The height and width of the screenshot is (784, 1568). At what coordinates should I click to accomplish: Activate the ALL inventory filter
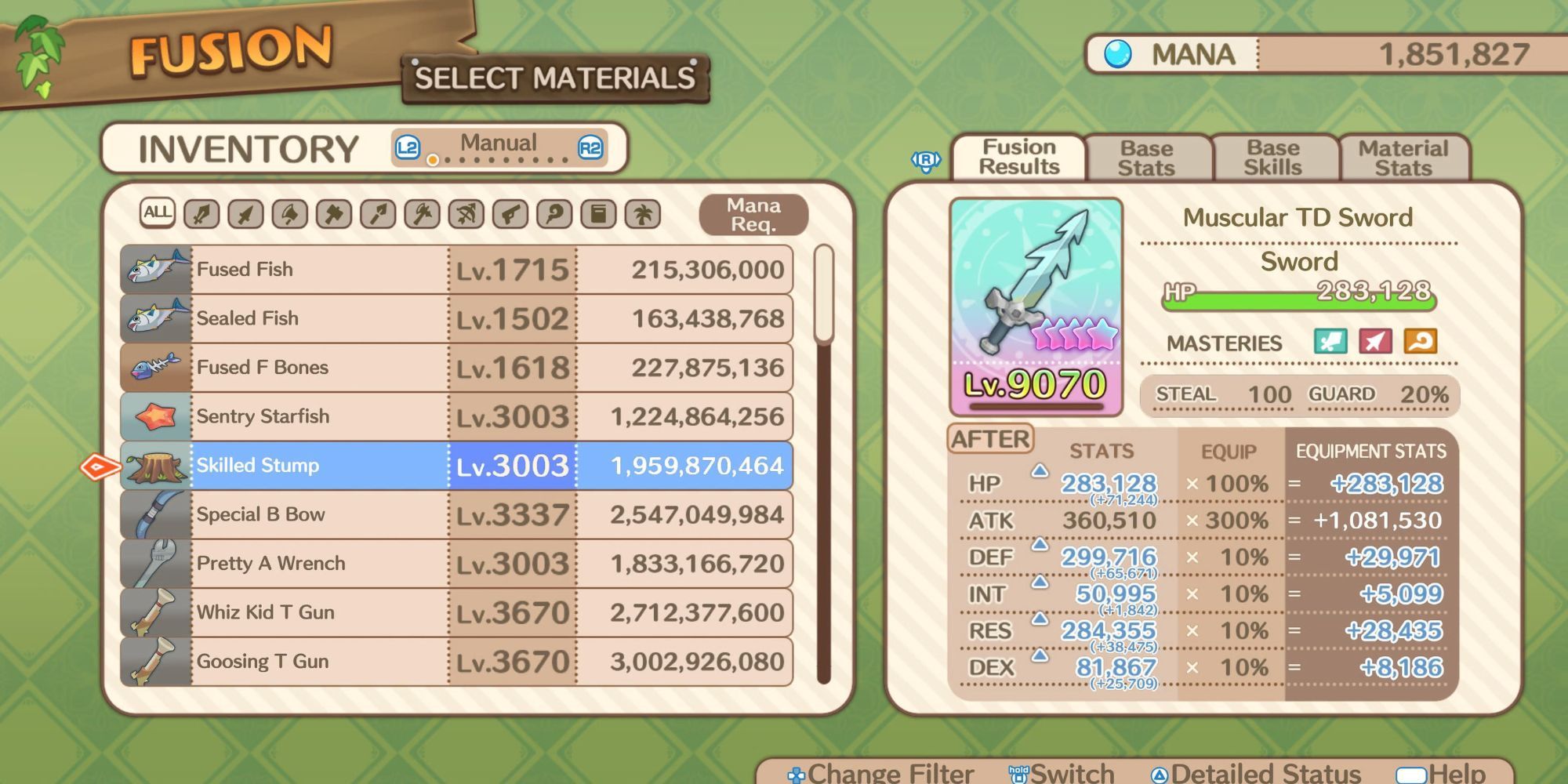pos(157,212)
